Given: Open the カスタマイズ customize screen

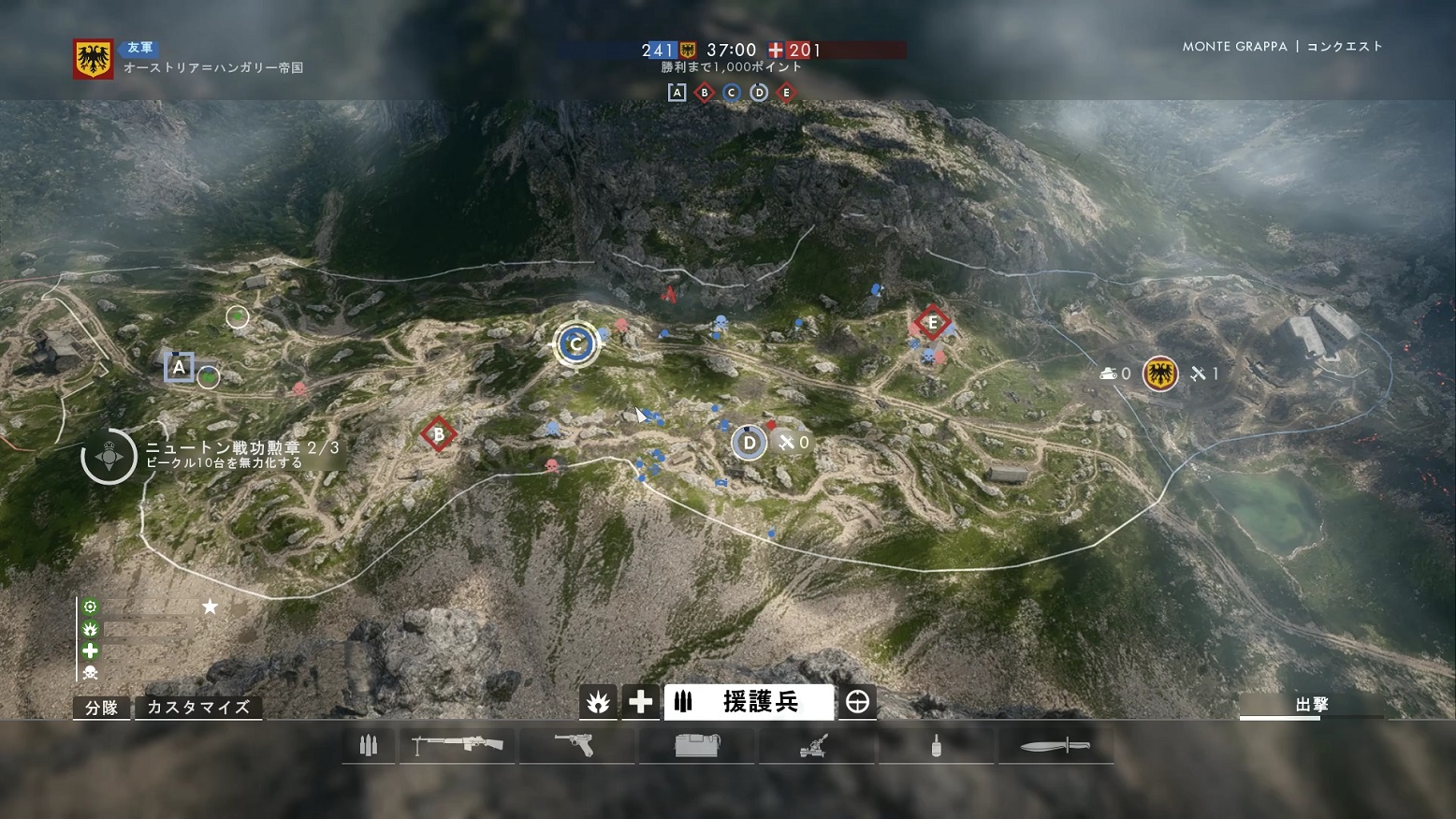Looking at the screenshot, I should coord(198,708).
